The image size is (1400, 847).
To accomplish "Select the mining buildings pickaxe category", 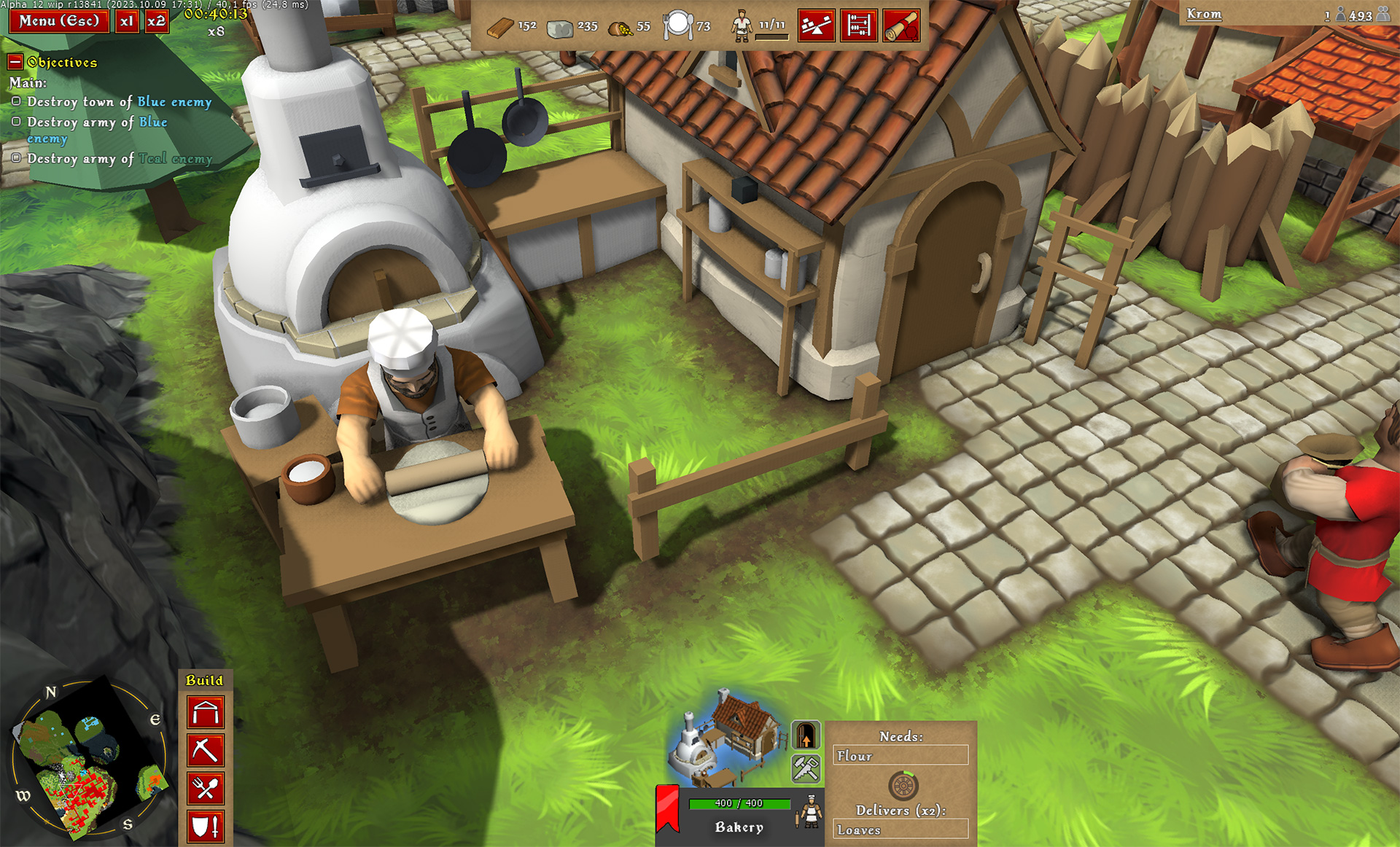I will click(206, 751).
